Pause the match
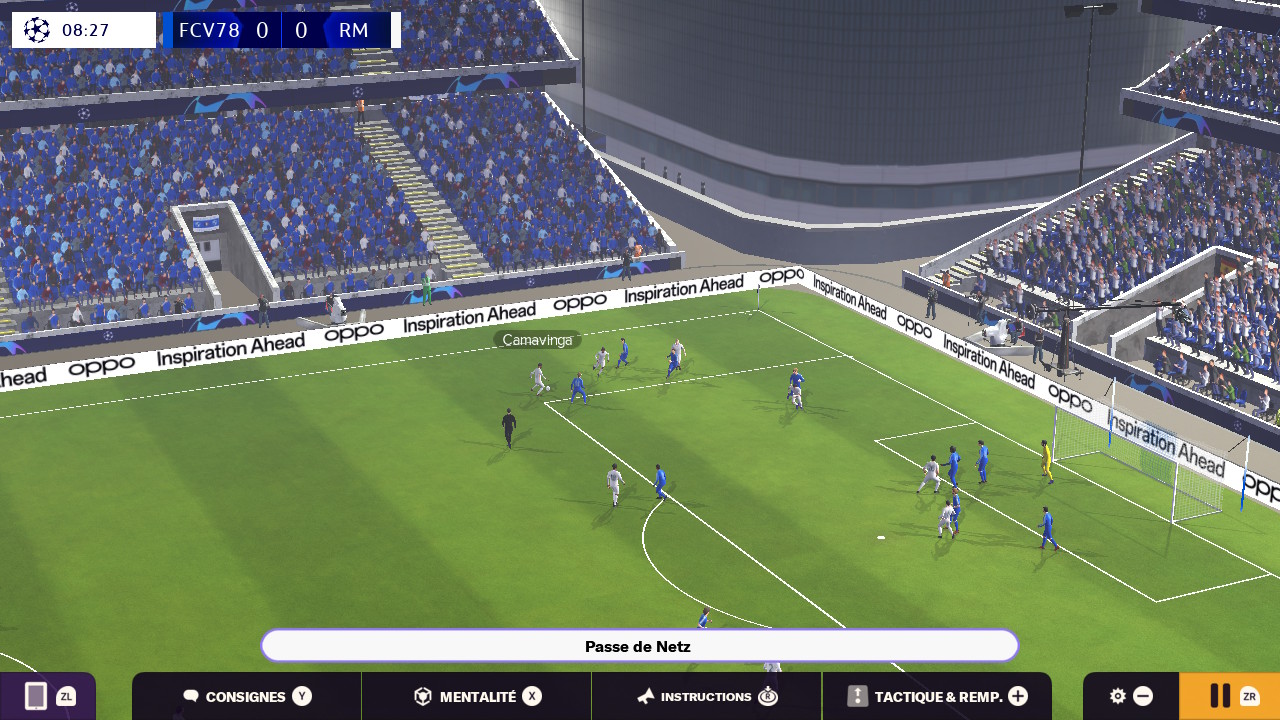Viewport: 1280px width, 720px height. (x=1229, y=696)
